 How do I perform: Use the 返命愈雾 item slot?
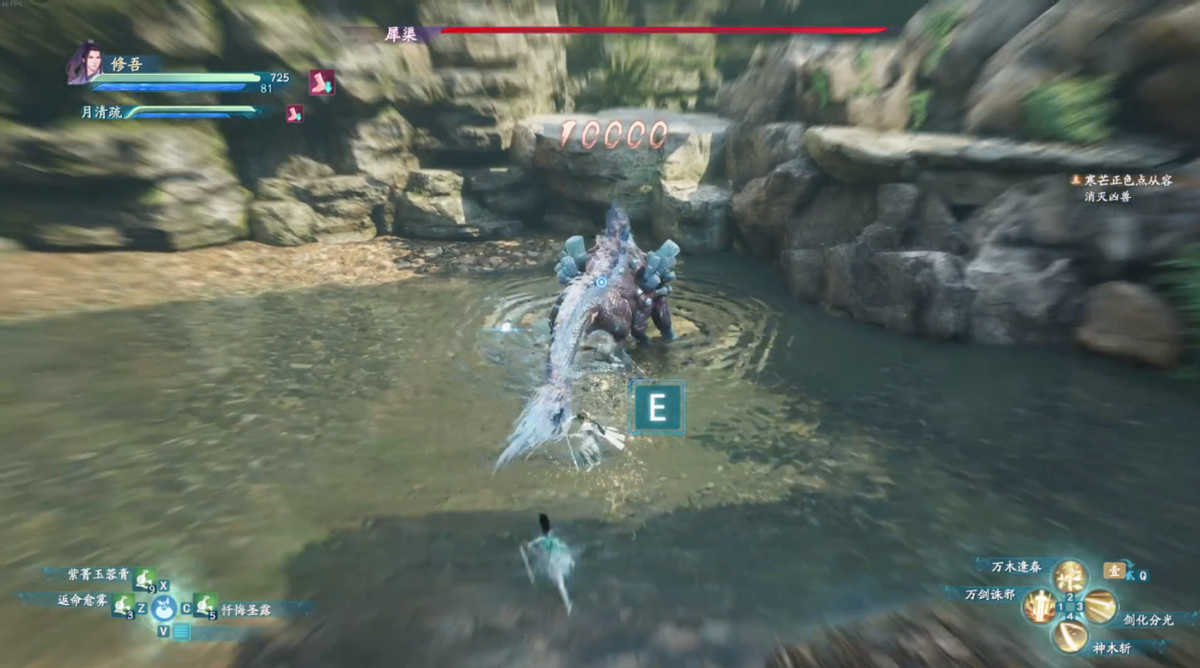pos(122,604)
